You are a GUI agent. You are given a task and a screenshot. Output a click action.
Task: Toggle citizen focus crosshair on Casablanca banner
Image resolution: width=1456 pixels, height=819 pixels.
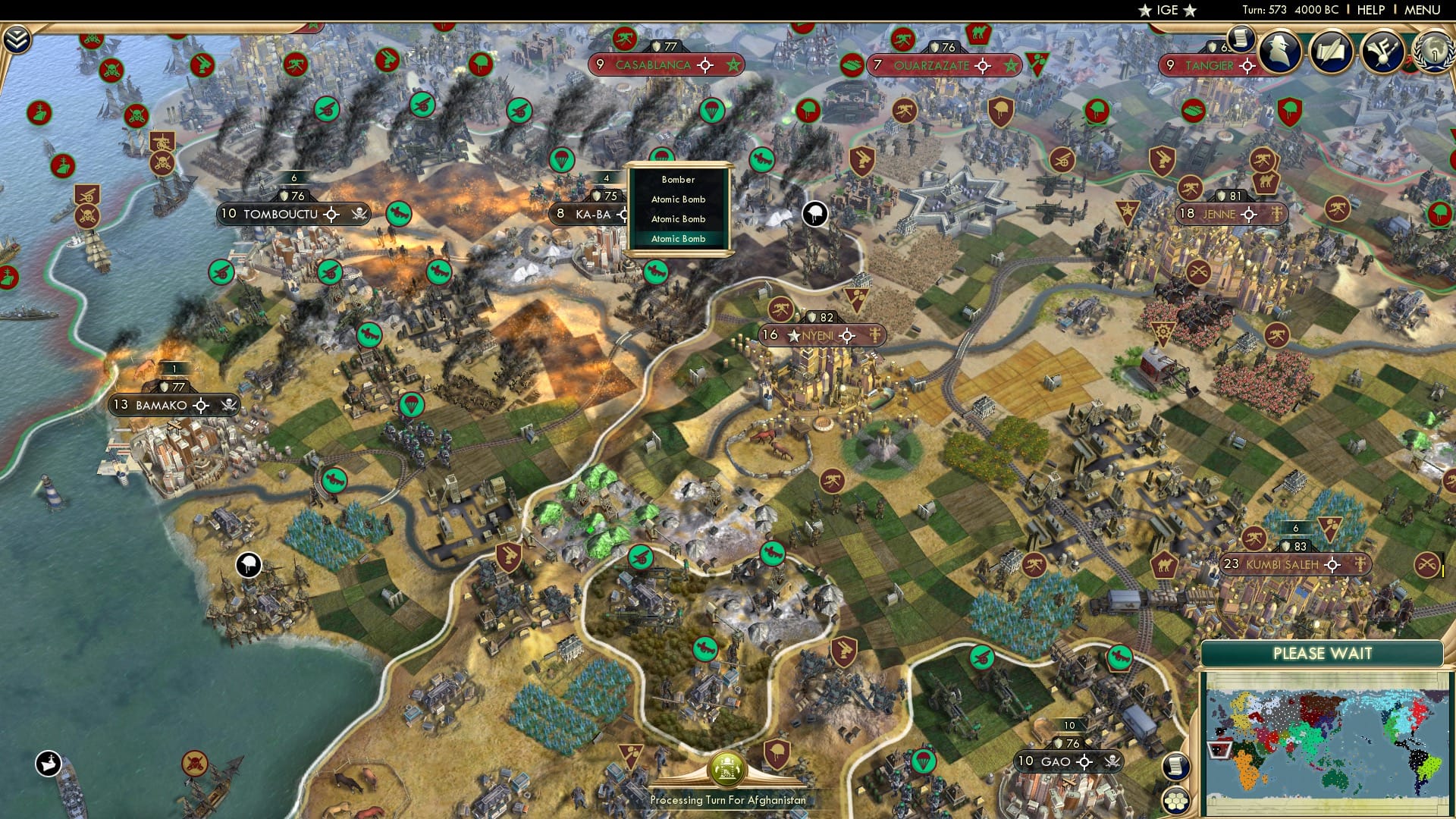[x=706, y=65]
